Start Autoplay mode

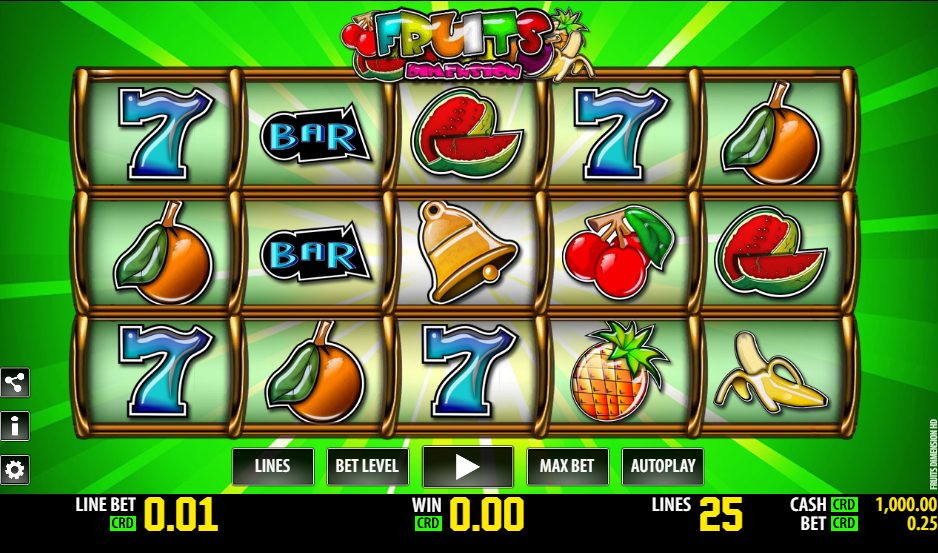[x=662, y=466]
